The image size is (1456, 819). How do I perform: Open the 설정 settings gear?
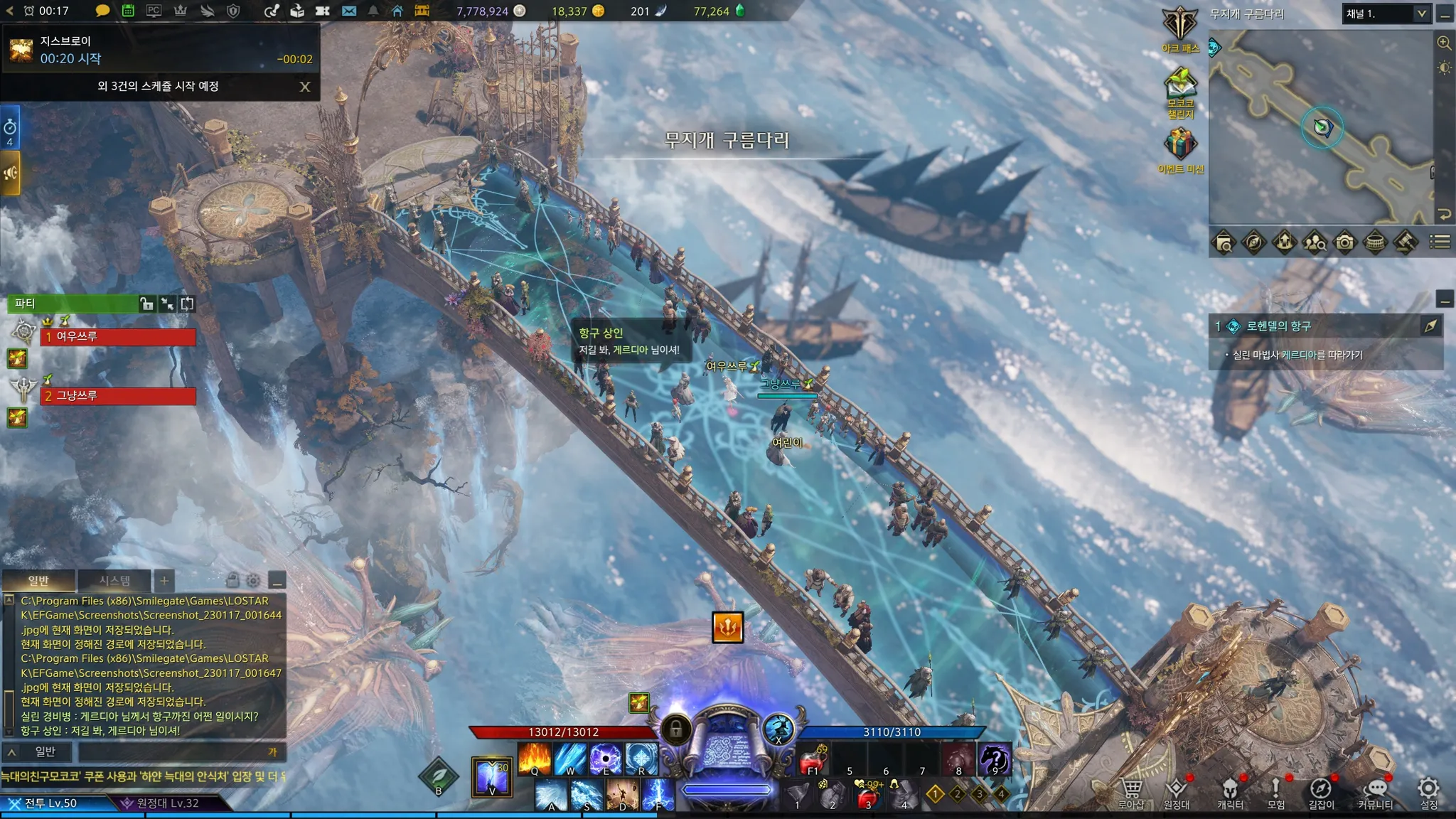(x=1428, y=791)
